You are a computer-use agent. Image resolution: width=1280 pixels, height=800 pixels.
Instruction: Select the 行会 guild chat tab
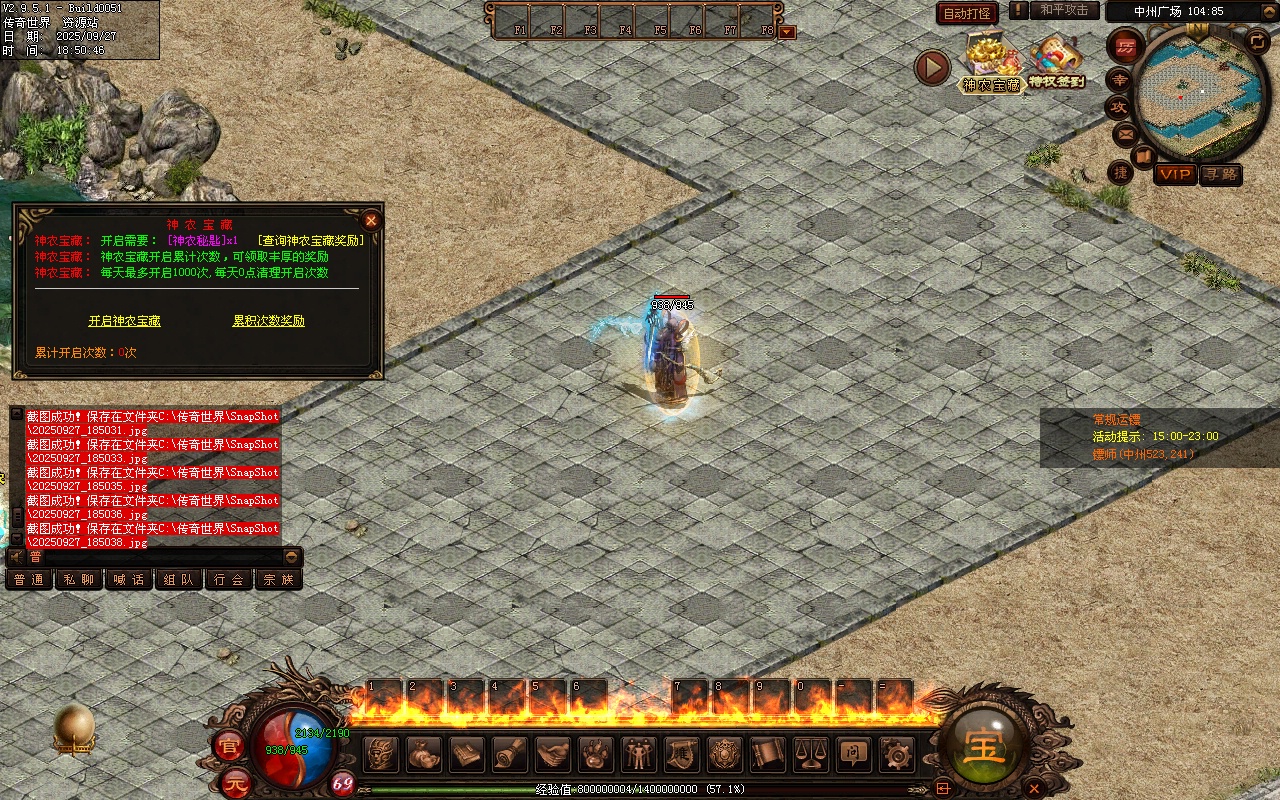(x=229, y=580)
